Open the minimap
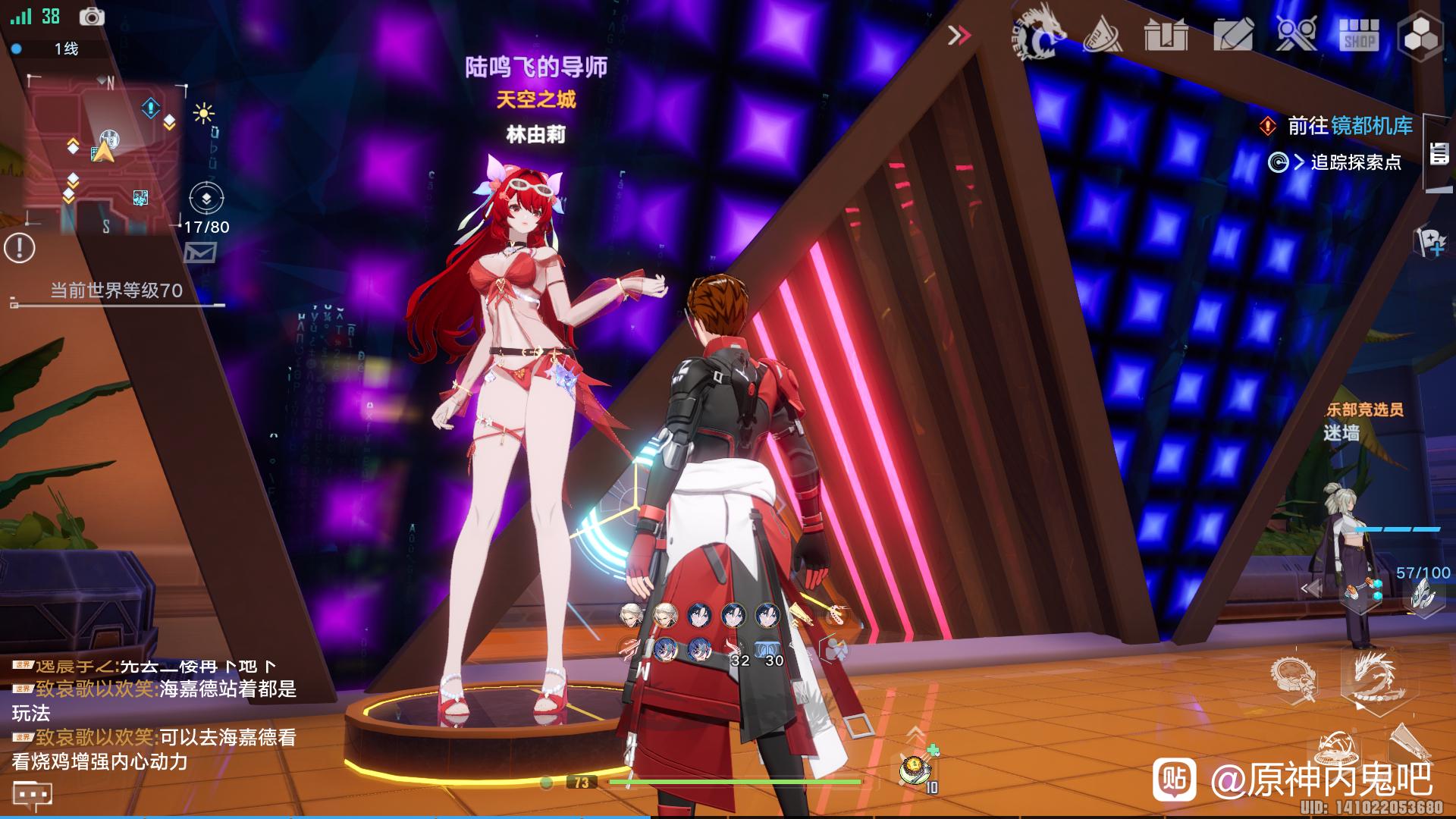The width and height of the screenshot is (1456, 819). (x=102, y=152)
